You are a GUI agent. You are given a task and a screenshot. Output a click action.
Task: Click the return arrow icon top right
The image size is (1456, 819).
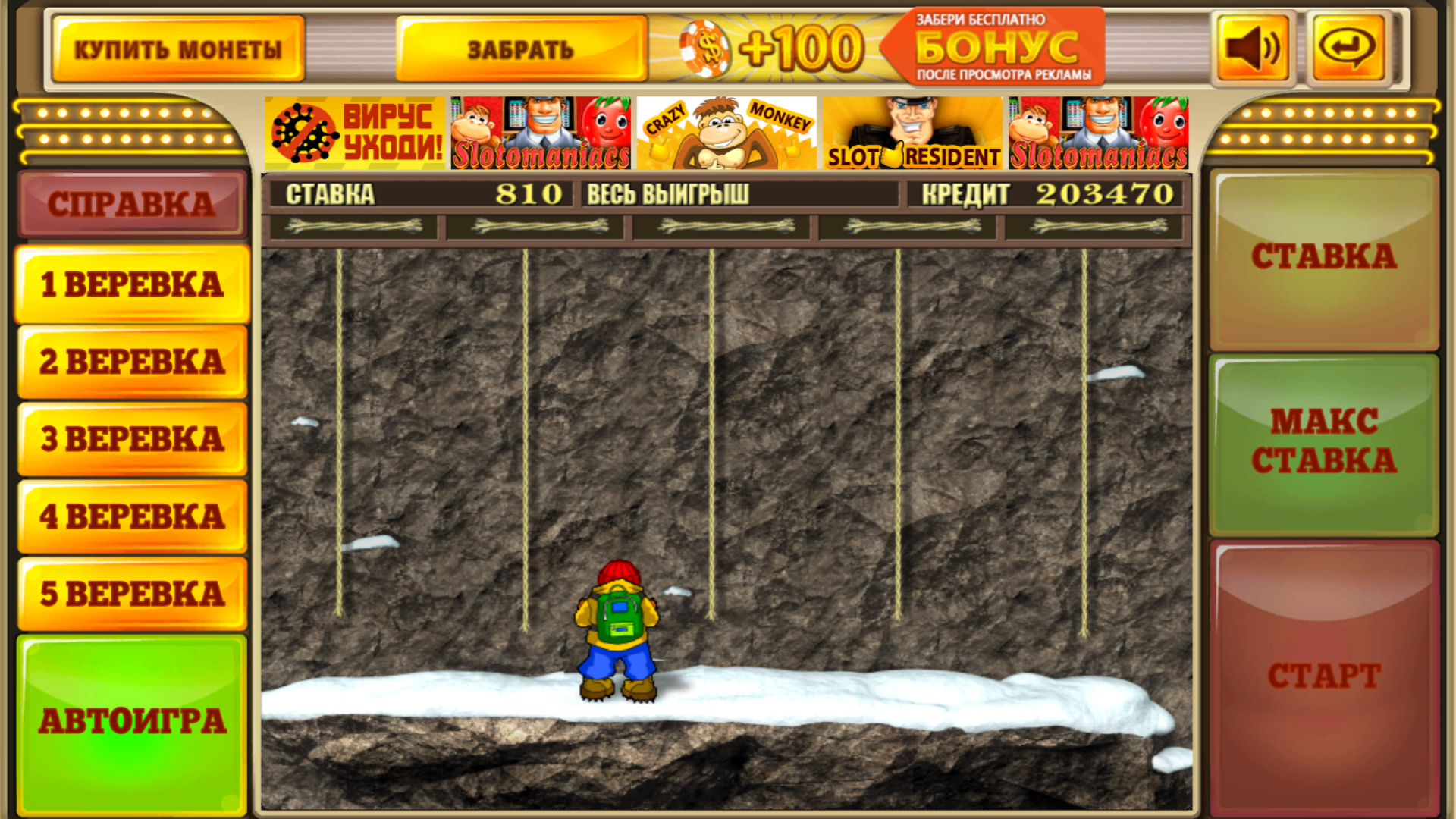click(1349, 48)
